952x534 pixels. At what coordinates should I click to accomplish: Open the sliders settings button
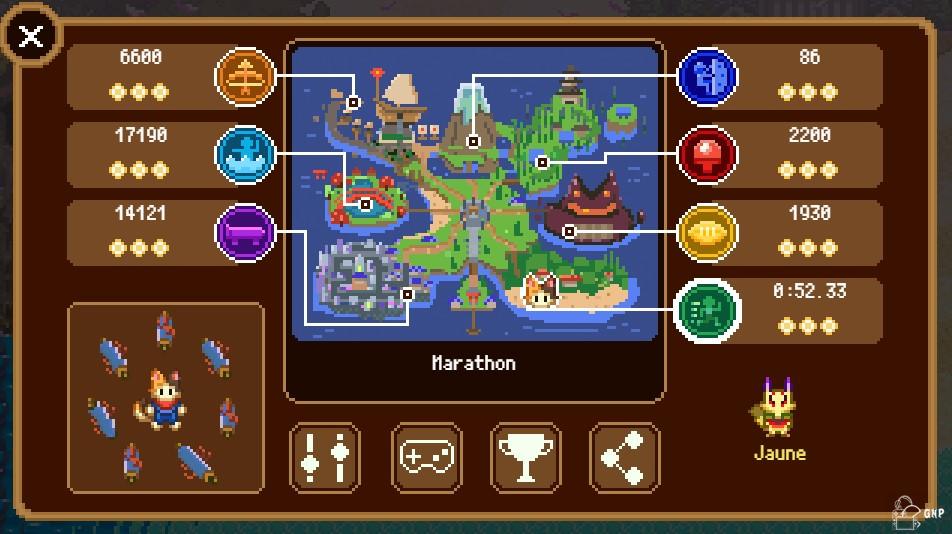[x=325, y=457]
